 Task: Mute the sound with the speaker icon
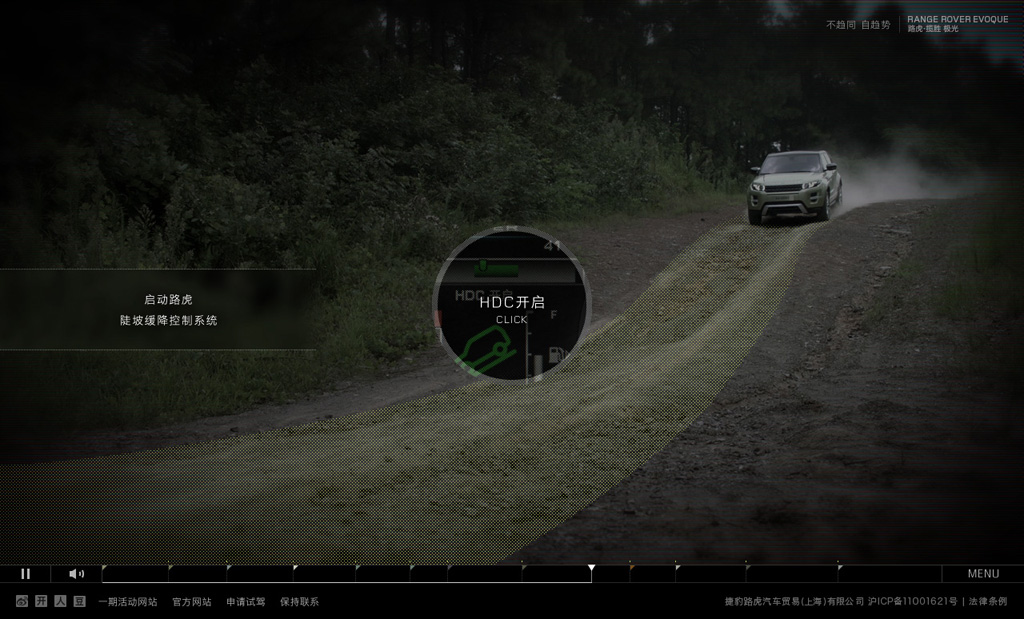pyautogui.click(x=76, y=574)
